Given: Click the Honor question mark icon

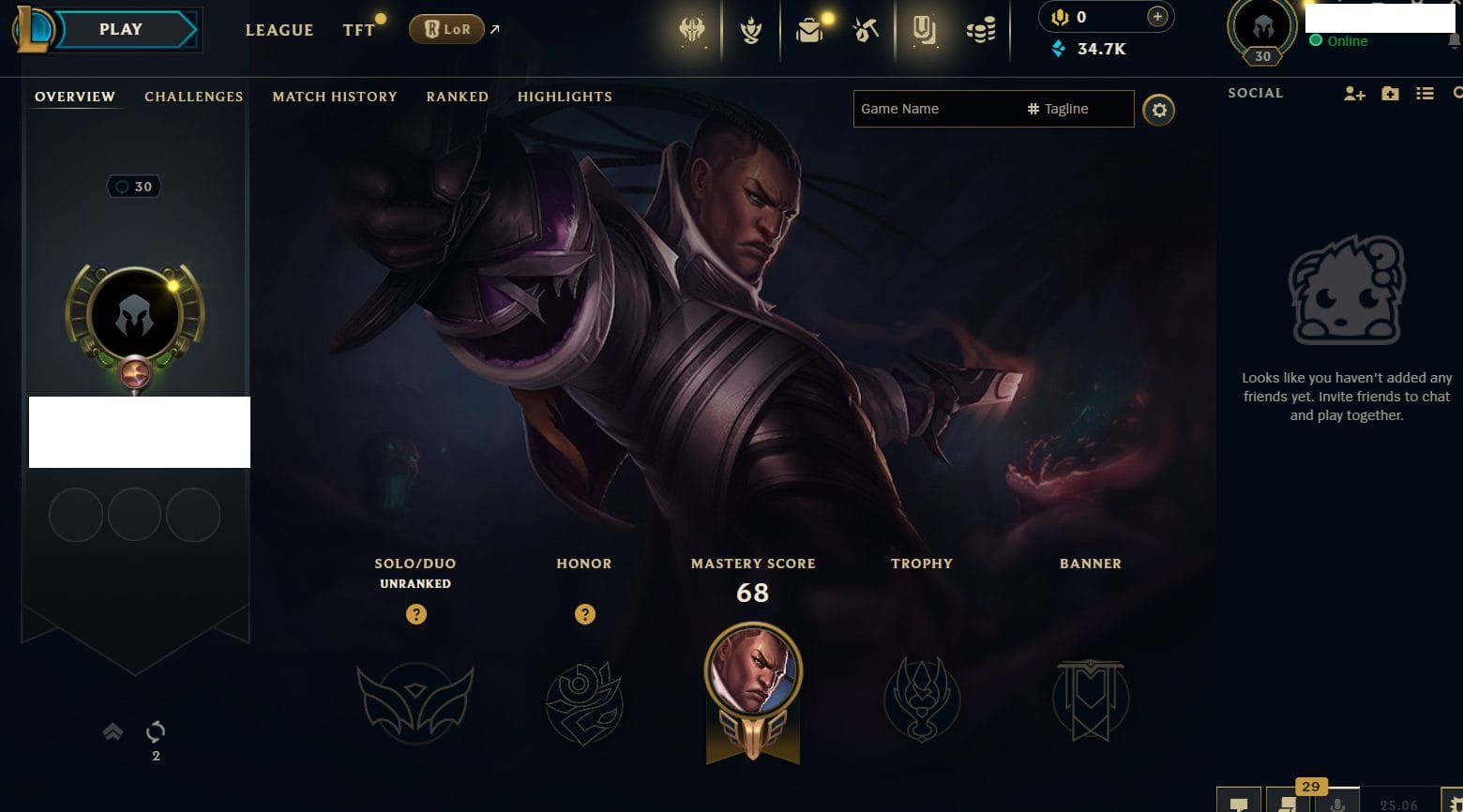Looking at the screenshot, I should (585, 614).
